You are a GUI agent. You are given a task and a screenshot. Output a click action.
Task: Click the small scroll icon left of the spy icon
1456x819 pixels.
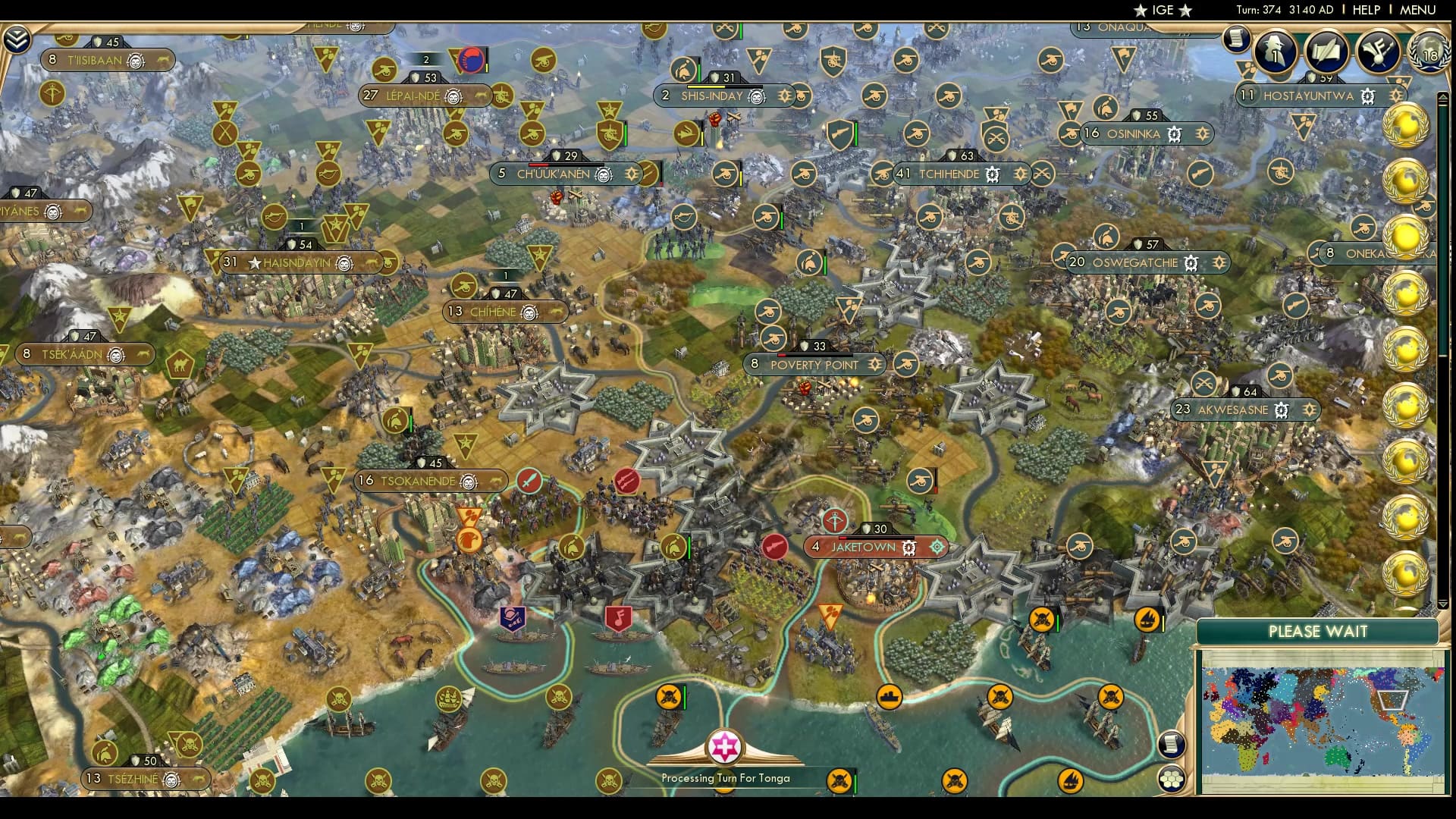click(1238, 38)
